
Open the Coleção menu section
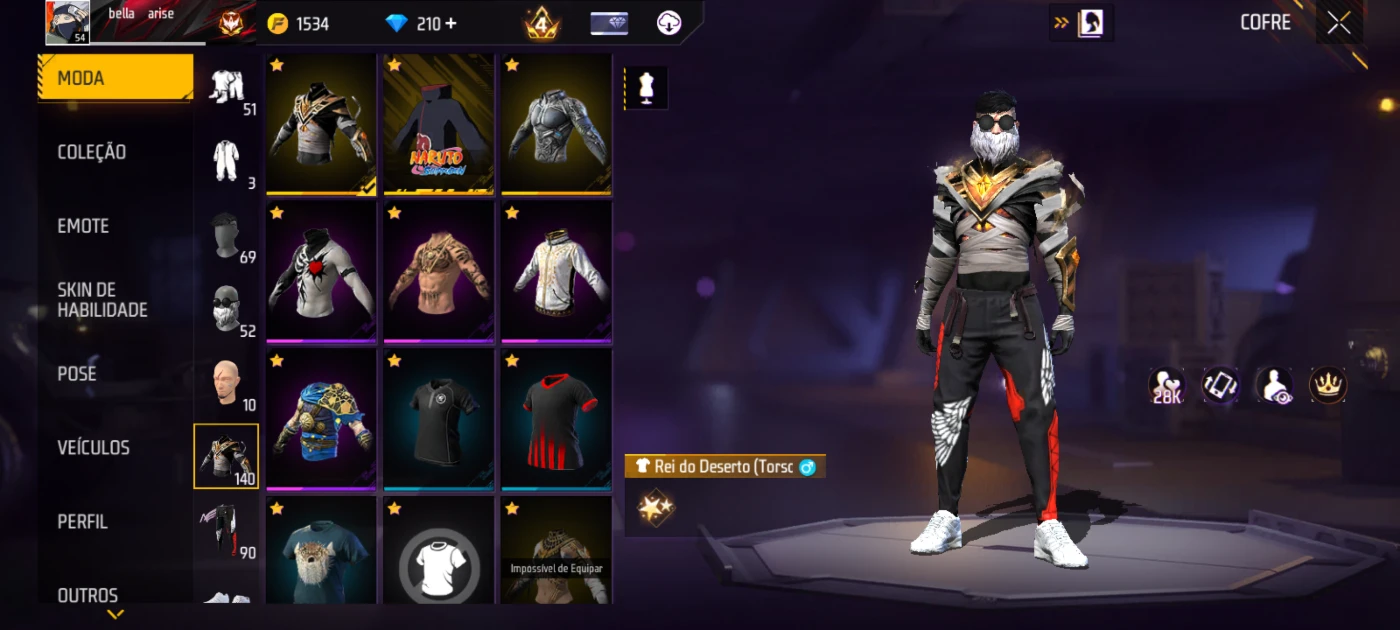click(92, 152)
